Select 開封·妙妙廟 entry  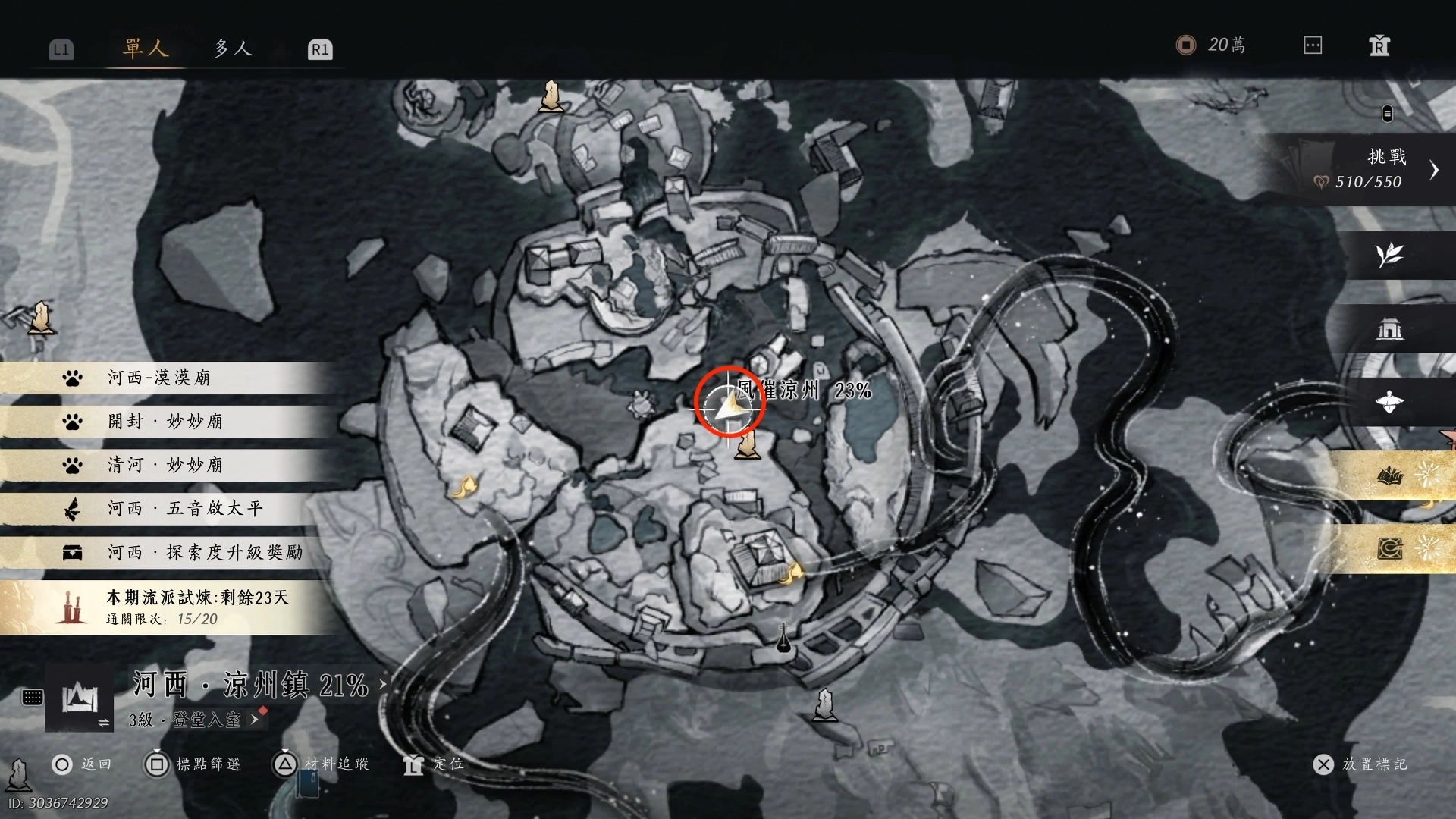[x=165, y=422]
